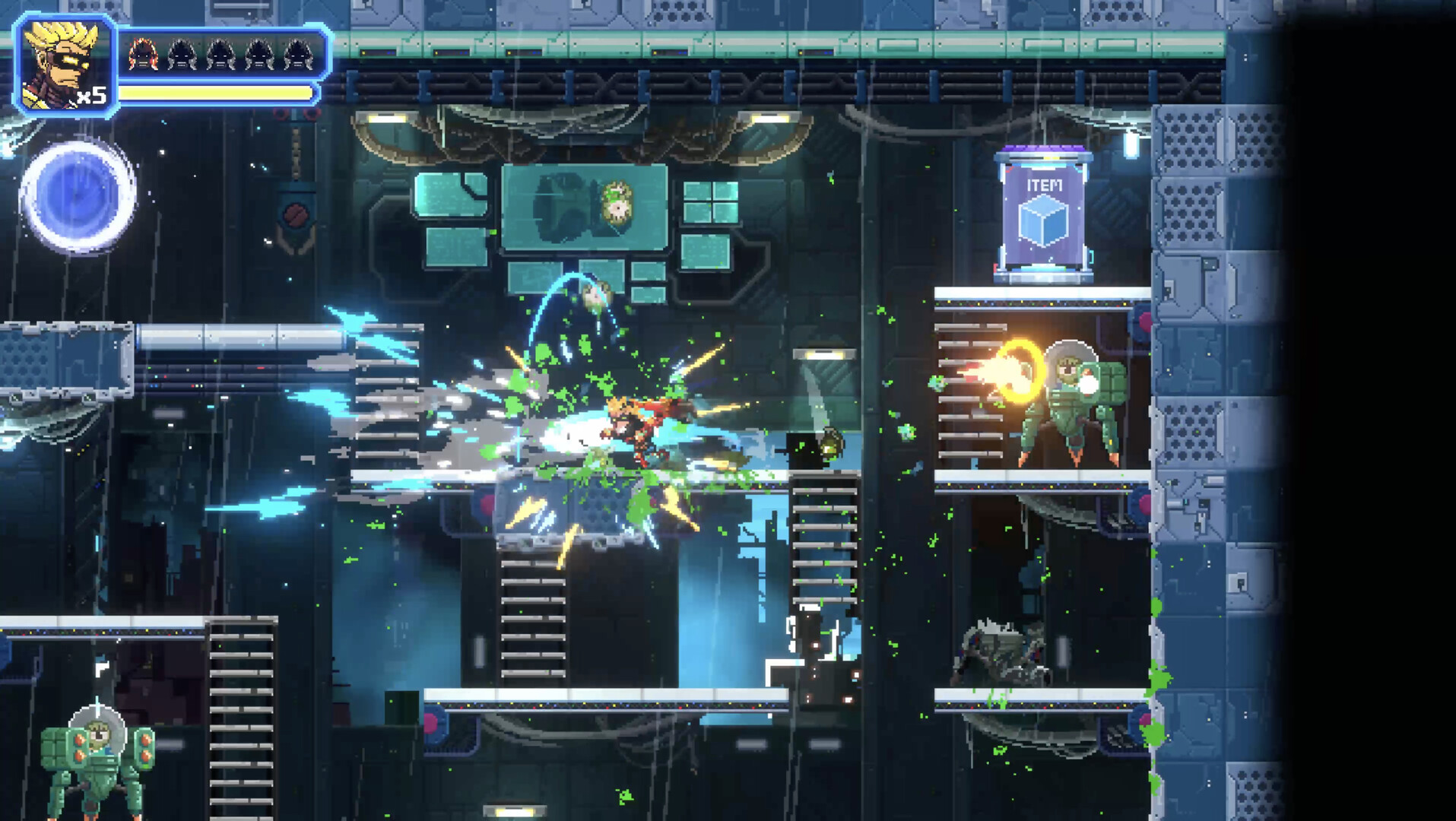
Task: Select the x5 lives counter text
Action: [91, 95]
